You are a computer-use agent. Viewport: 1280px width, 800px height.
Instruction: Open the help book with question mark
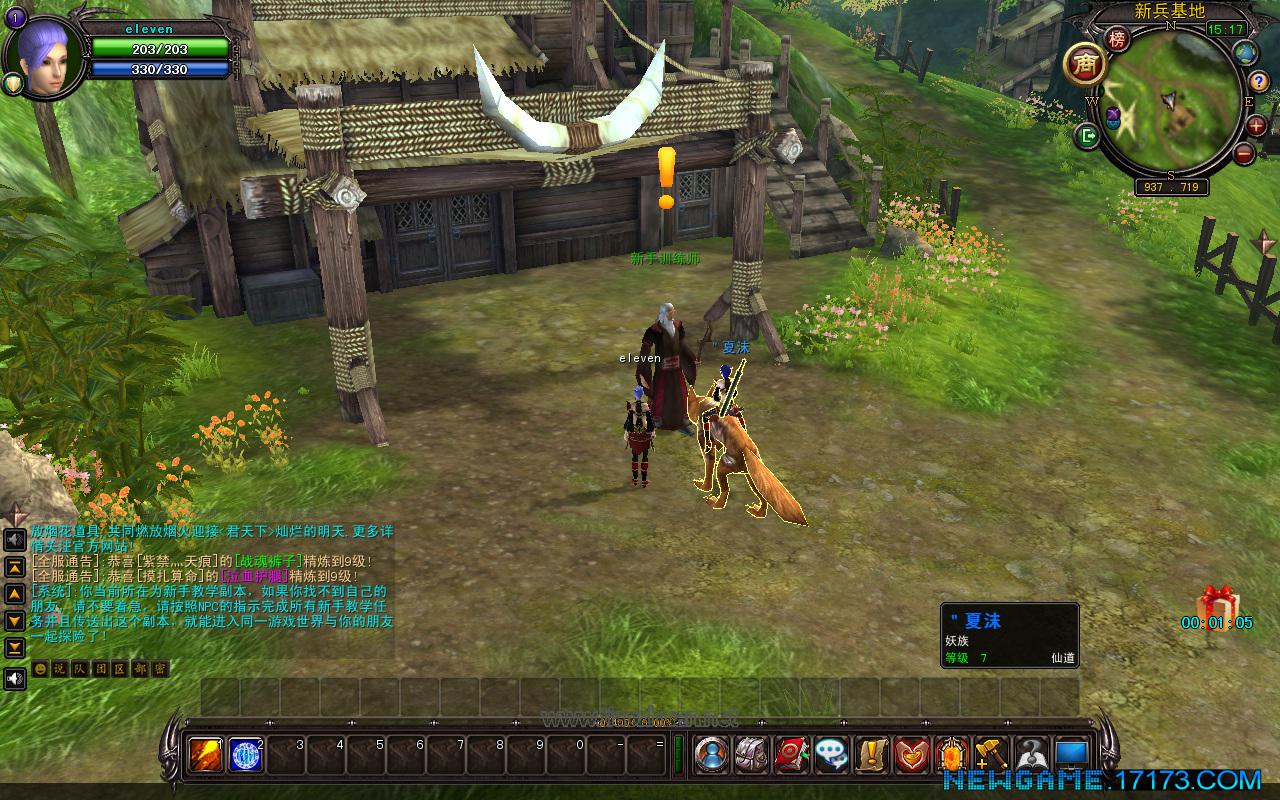(1031, 755)
